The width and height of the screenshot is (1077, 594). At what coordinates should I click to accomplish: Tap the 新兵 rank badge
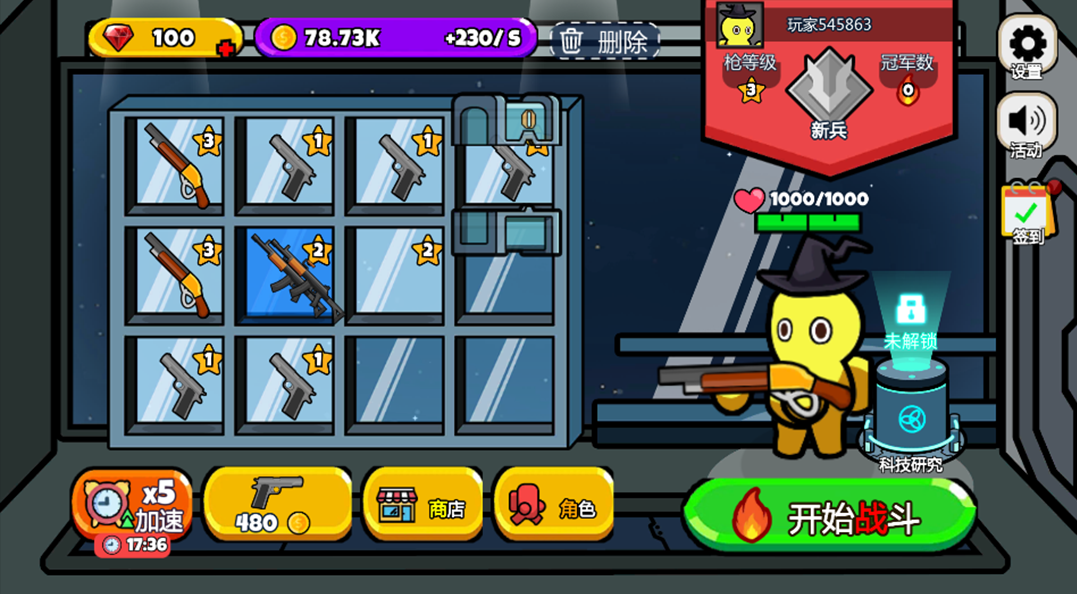coord(829,95)
